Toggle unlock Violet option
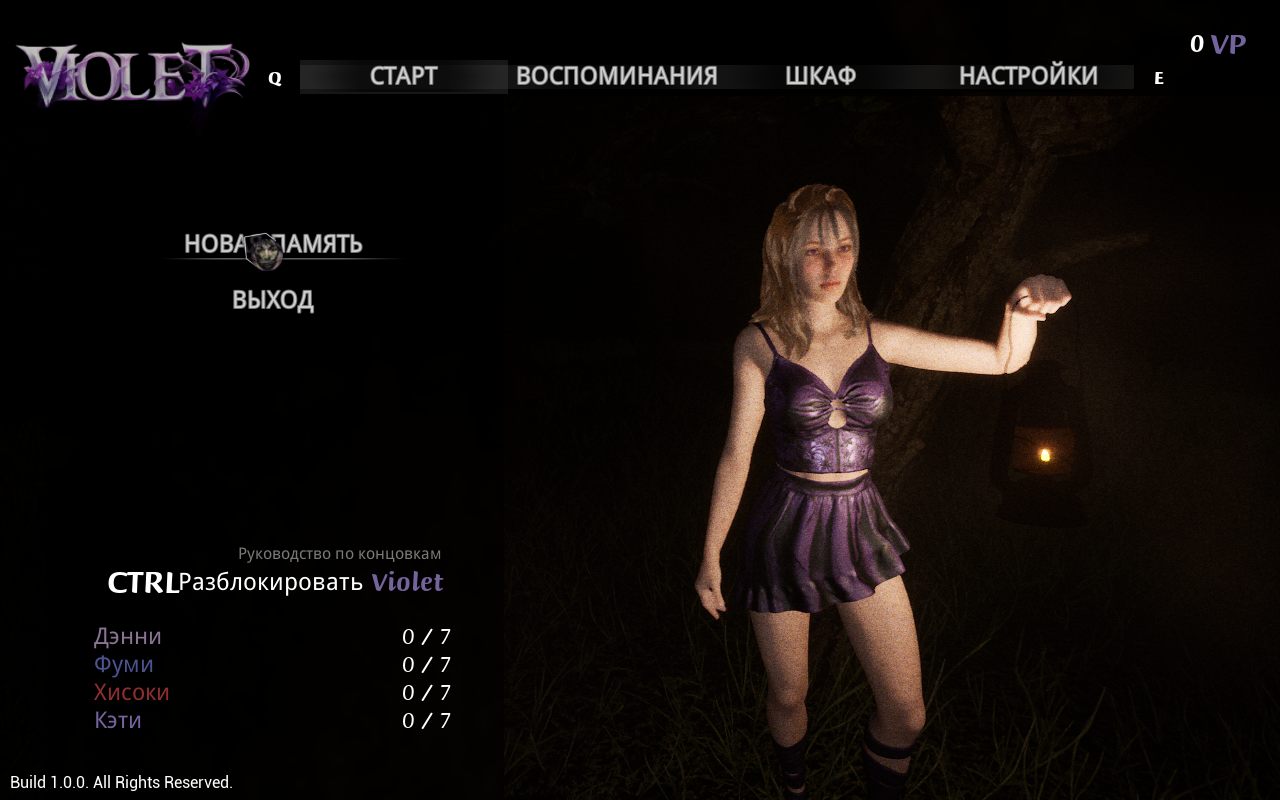This screenshot has height=800, width=1280. [x=270, y=582]
